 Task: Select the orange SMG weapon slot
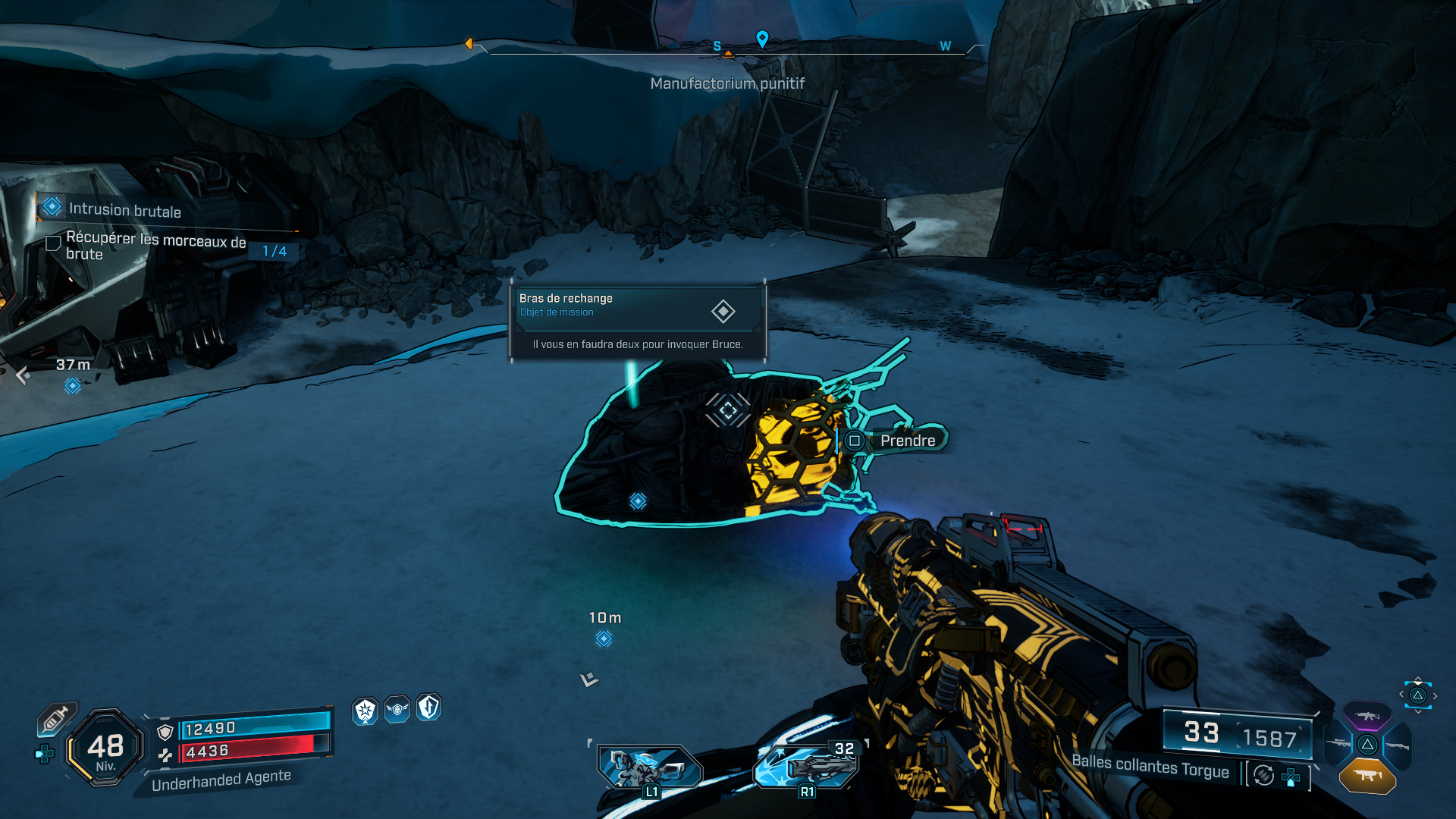(1367, 775)
